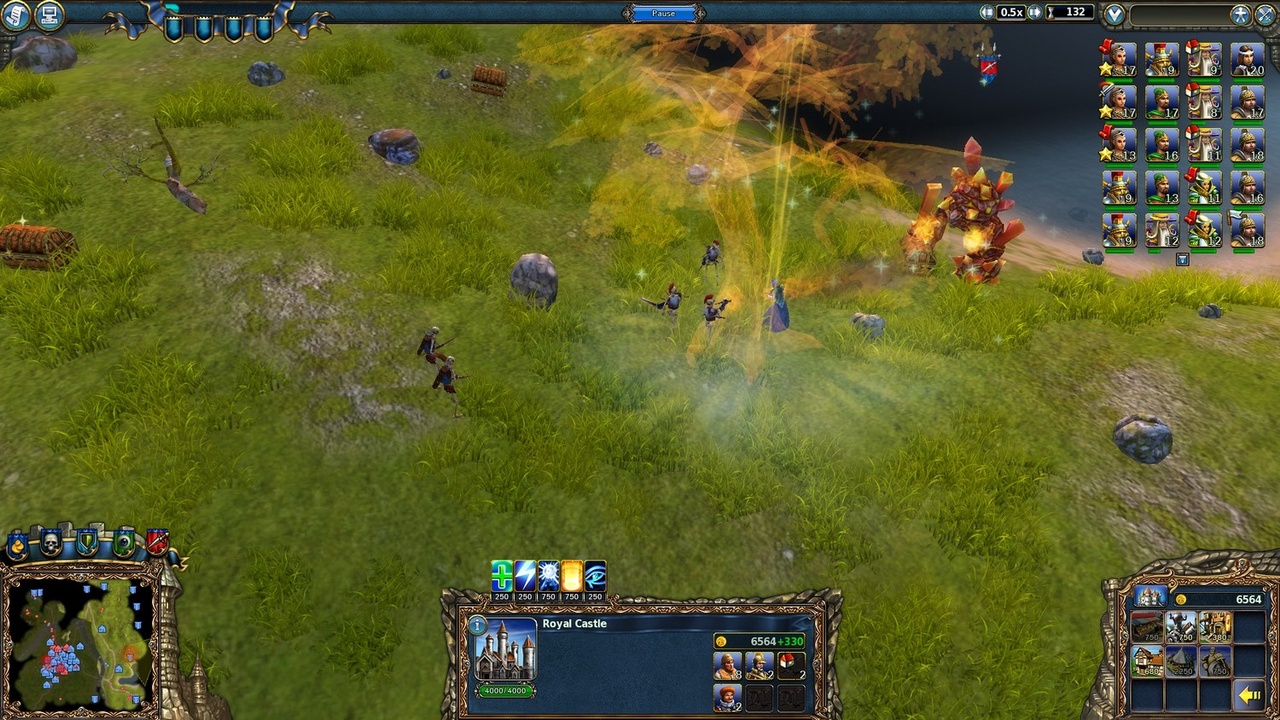Viewport: 1280px width, 720px height.
Task: Select the 2250-cost wizard guild building
Action: [x=1181, y=661]
